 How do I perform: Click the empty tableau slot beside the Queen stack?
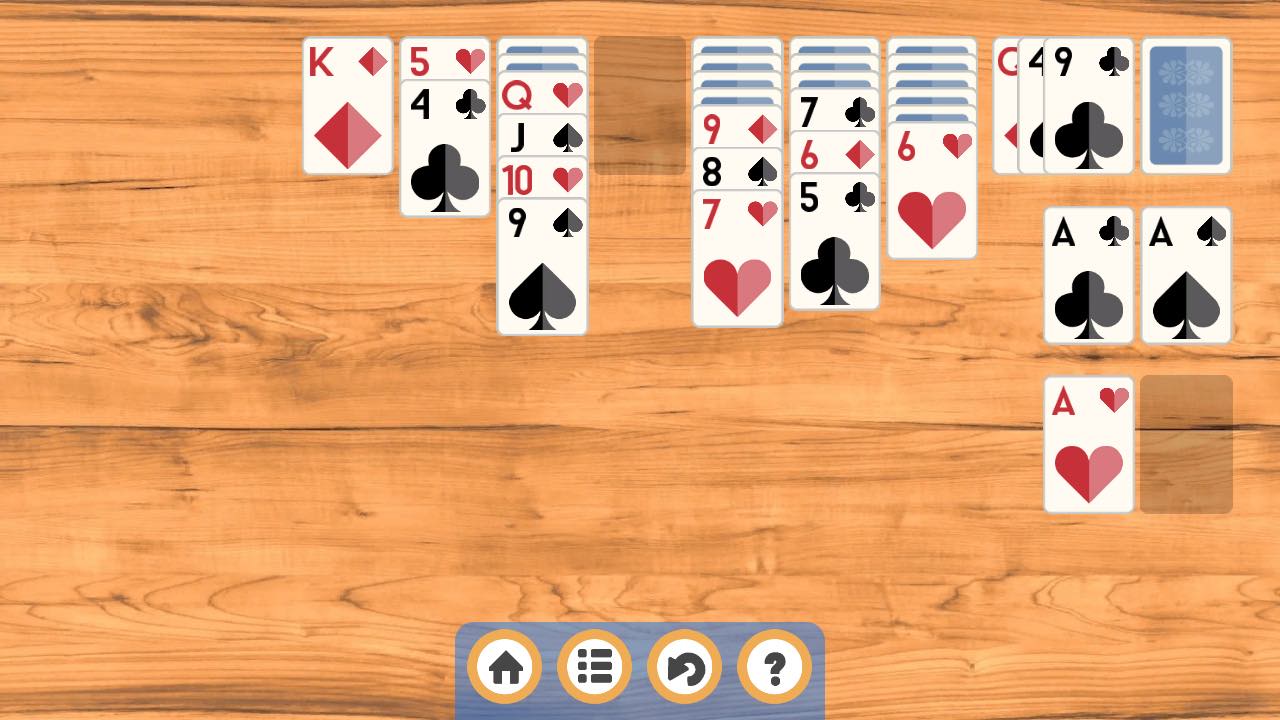[x=640, y=105]
